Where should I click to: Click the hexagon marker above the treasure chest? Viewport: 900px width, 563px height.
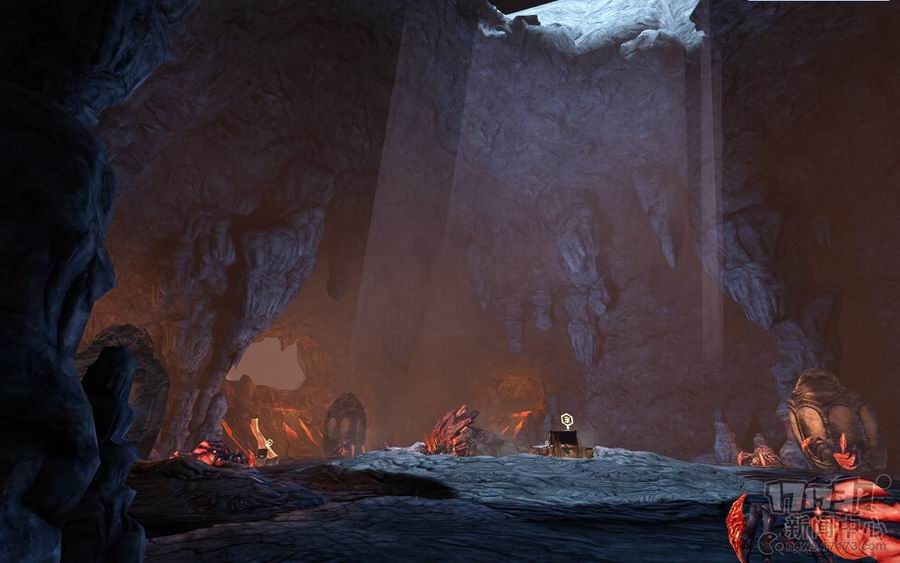pos(567,419)
